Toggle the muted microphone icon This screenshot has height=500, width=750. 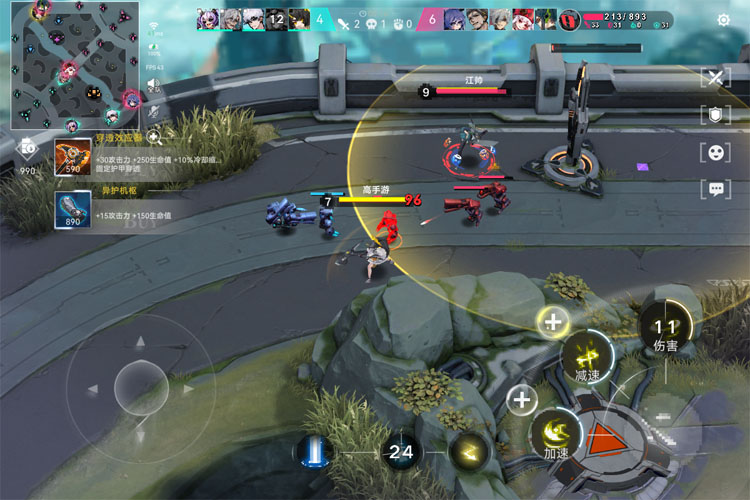tap(156, 112)
